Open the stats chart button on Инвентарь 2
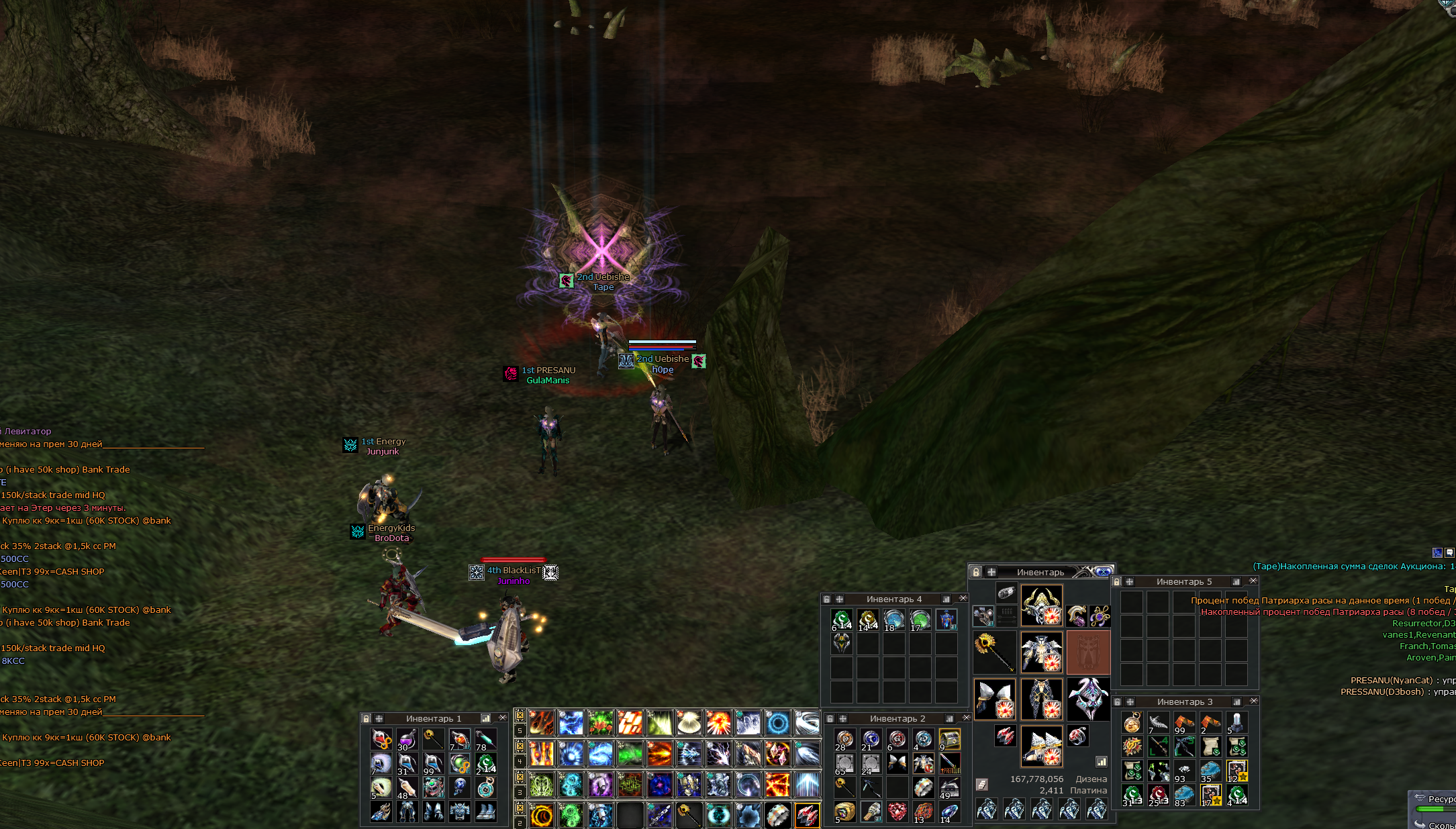This screenshot has height=829, width=1456. 949,718
